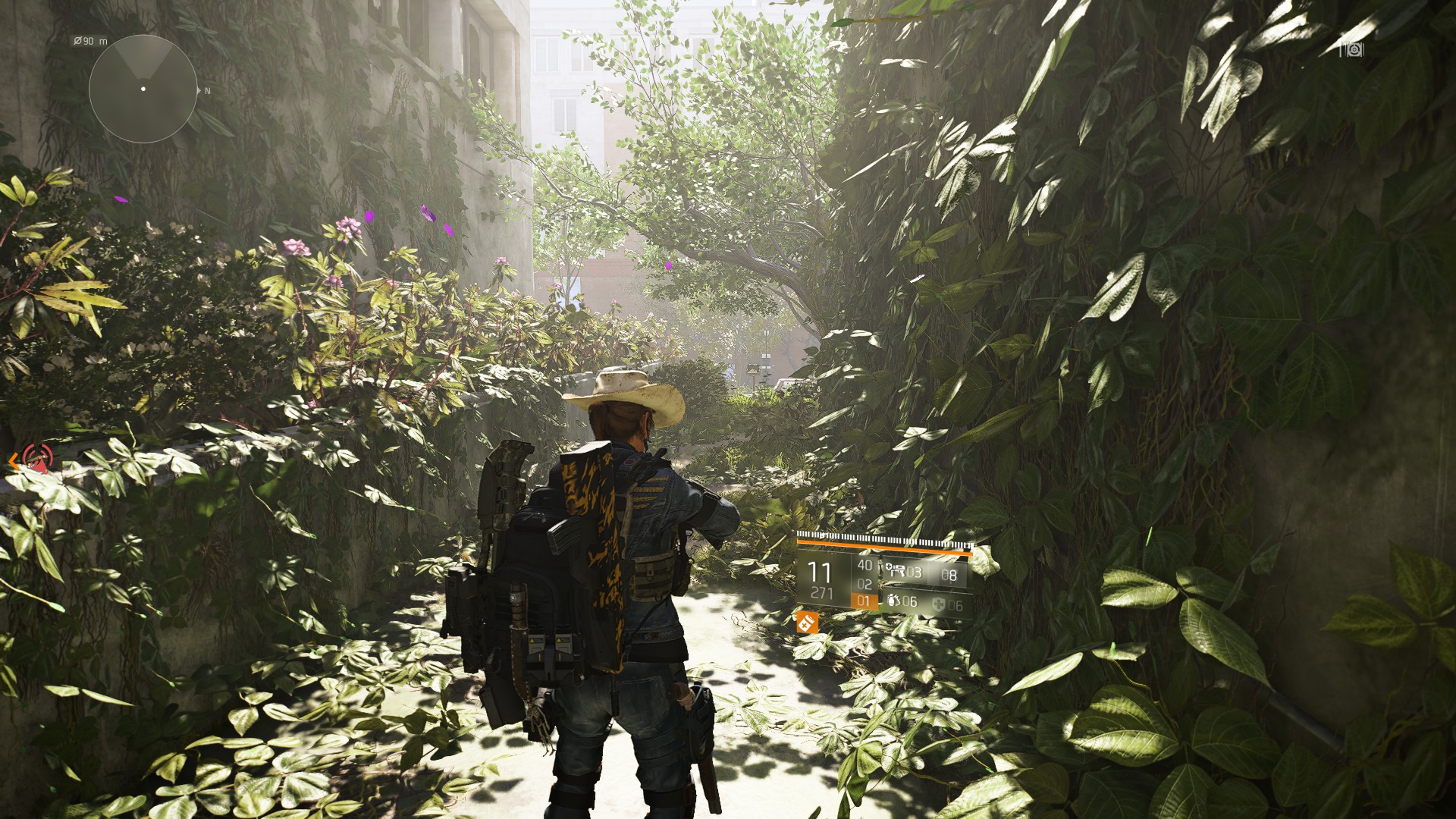Screen dimensions: 1456x819
Task: Select the second skill slot showing 08
Action: tap(949, 575)
